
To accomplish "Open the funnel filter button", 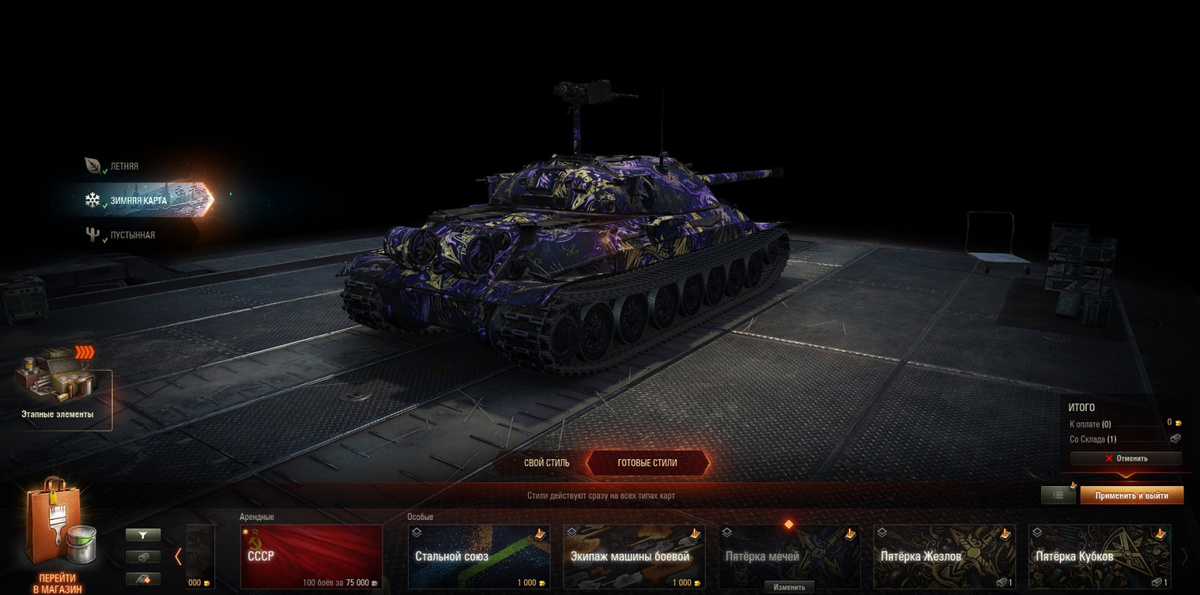I will 143,535.
